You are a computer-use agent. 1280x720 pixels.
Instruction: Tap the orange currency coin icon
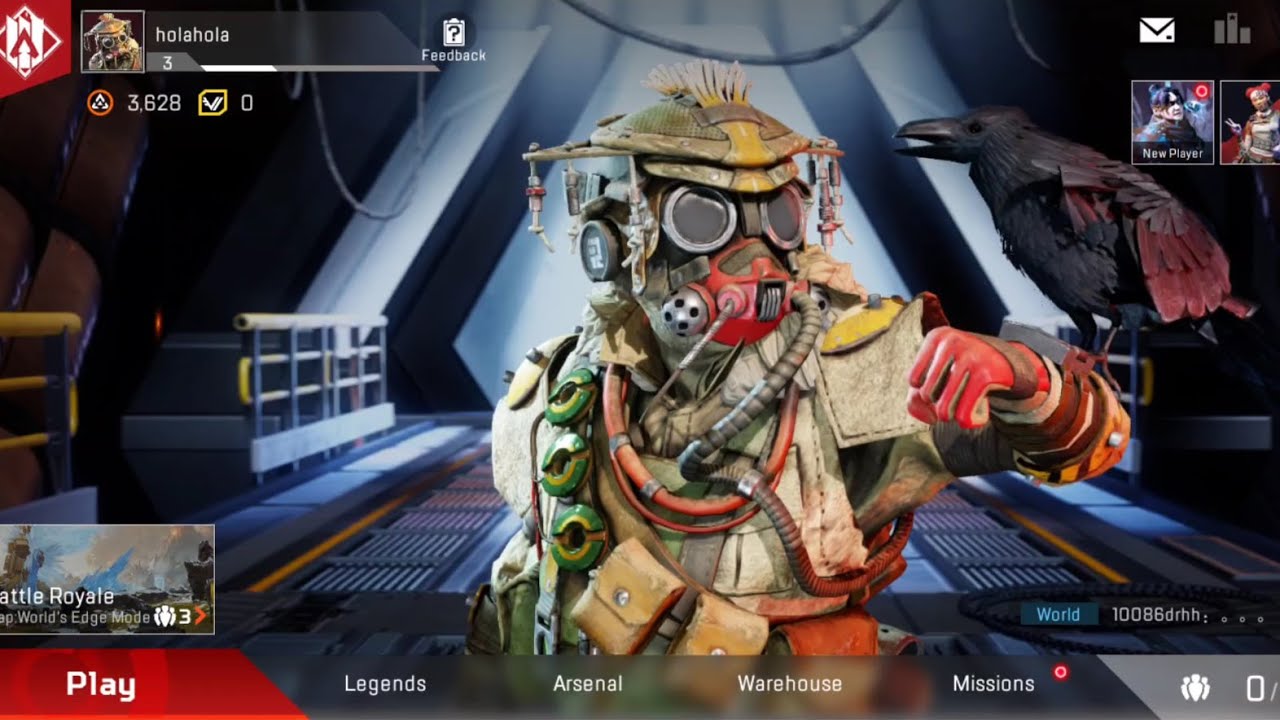click(x=100, y=102)
